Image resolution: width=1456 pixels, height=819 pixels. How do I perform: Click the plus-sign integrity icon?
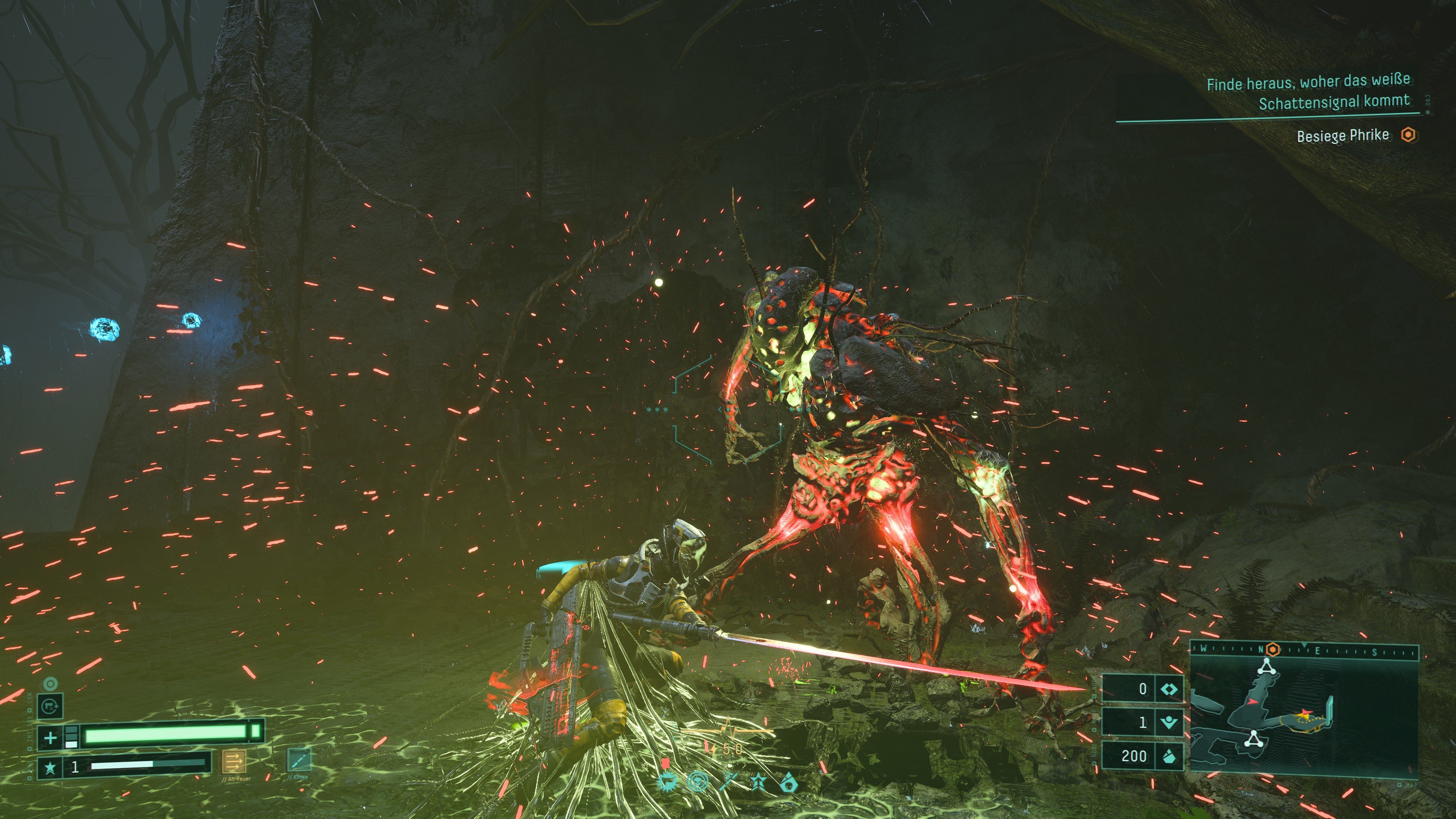coord(50,737)
